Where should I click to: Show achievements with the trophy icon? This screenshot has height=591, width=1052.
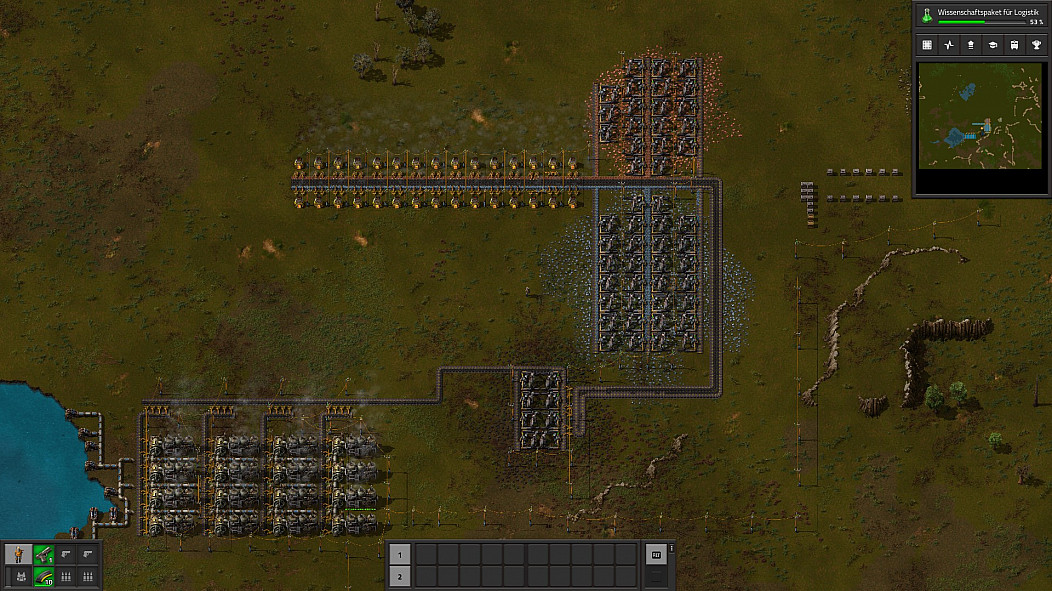[1037, 45]
